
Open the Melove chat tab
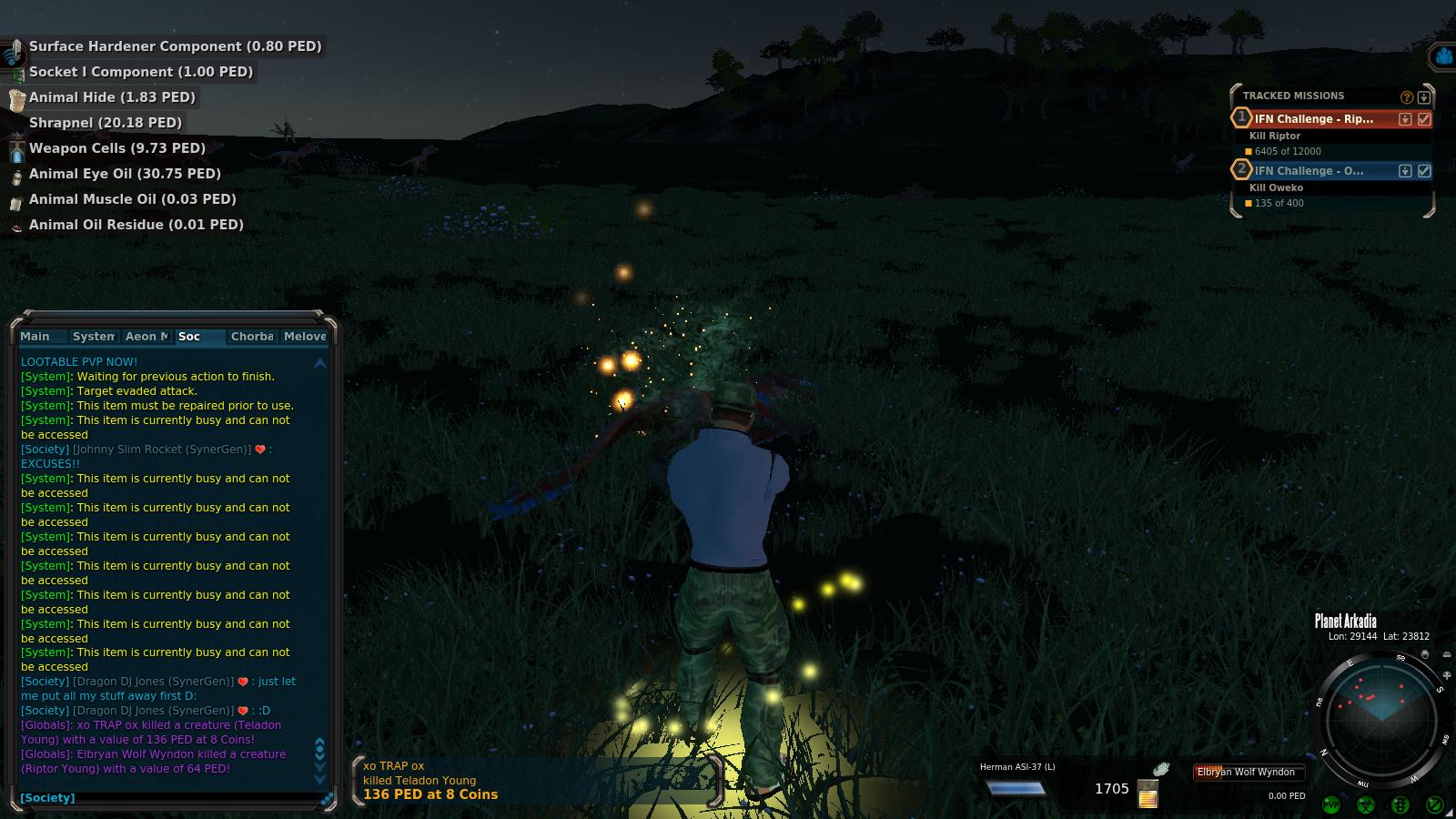point(304,337)
